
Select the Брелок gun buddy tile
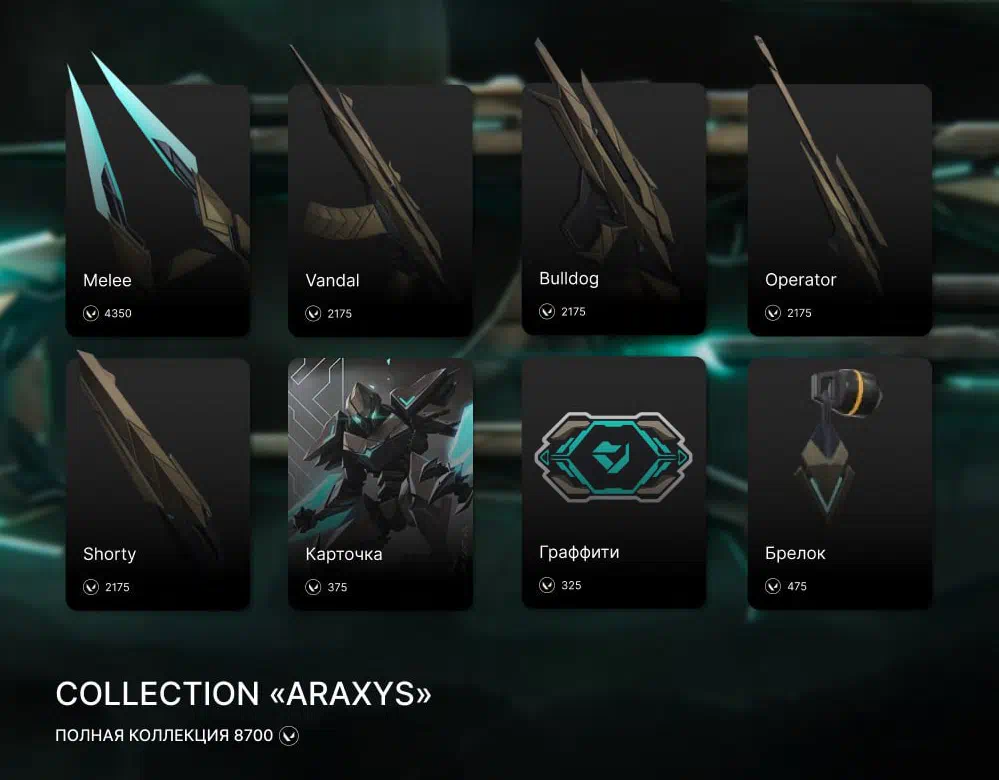coord(839,484)
